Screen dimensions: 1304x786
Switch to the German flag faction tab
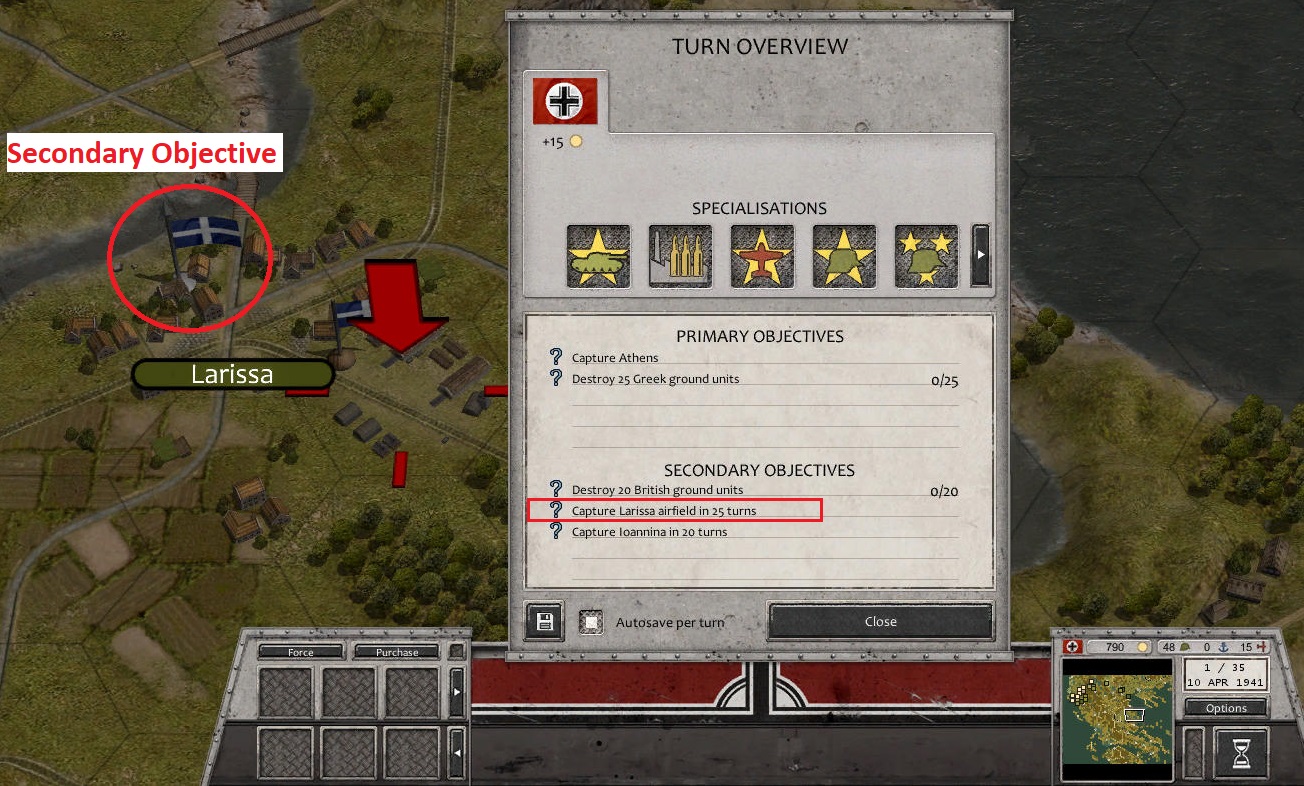click(565, 100)
